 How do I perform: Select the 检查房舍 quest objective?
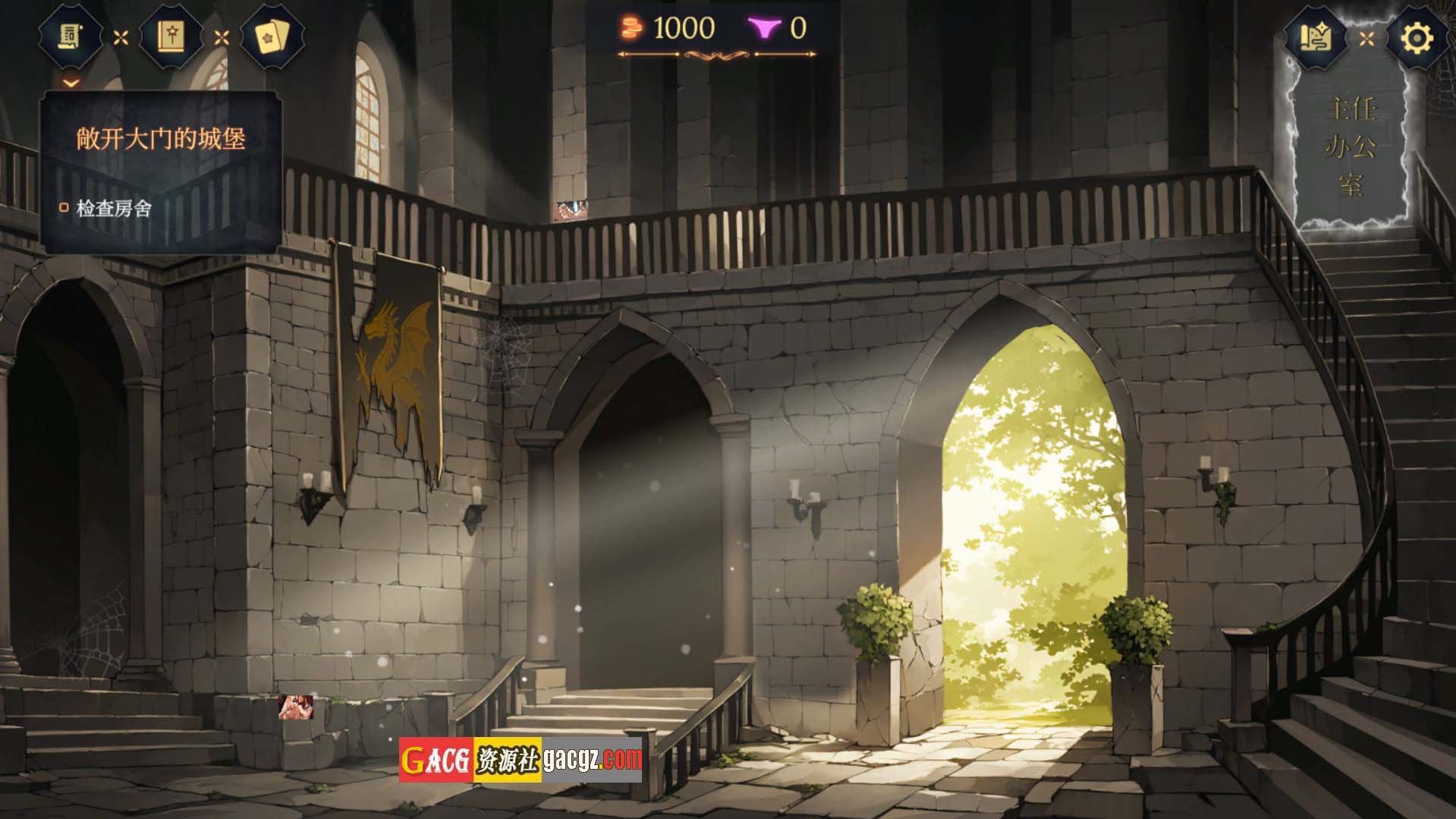click(114, 208)
